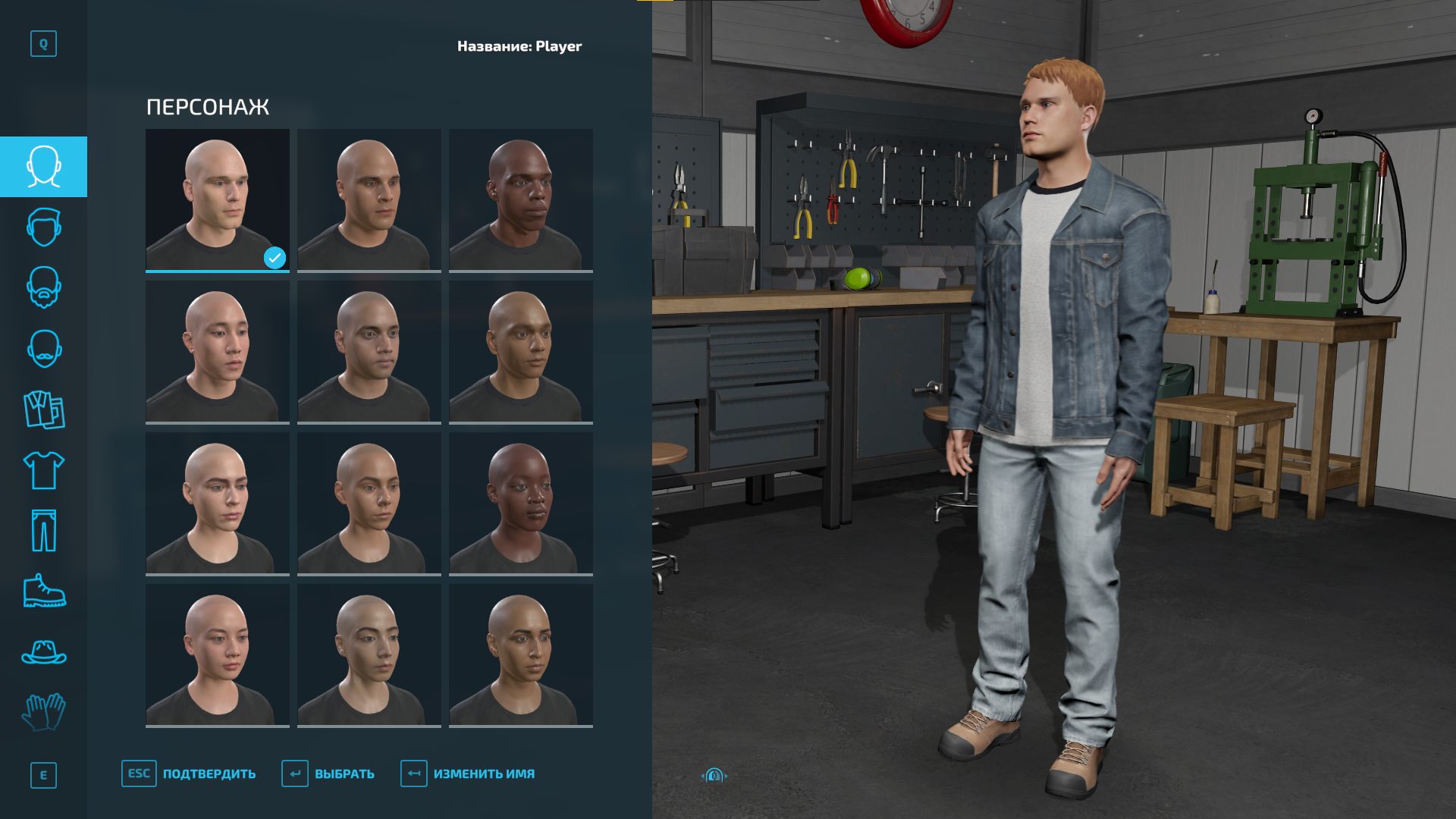Confirm character with Подтвердить button
This screenshot has height=819, width=1456.
click(189, 773)
